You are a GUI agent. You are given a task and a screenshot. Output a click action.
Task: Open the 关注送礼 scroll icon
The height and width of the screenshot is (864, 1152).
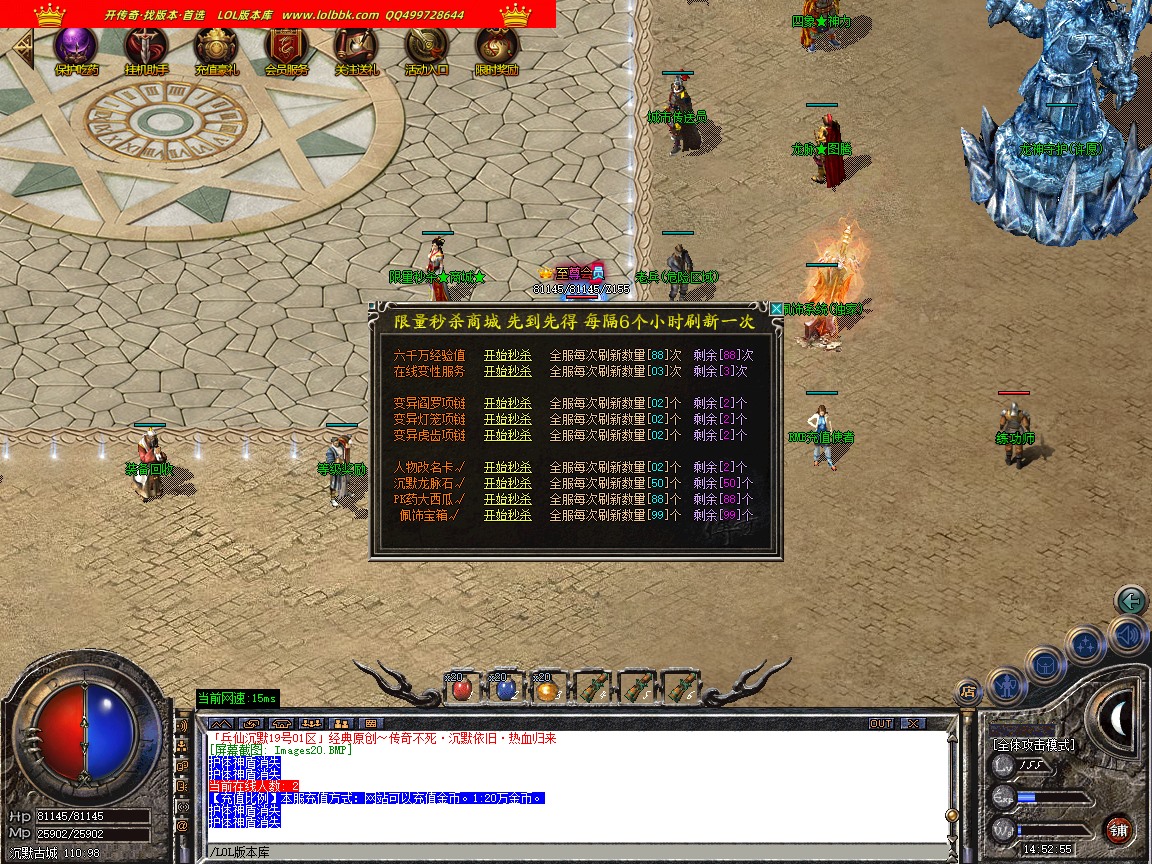click(x=356, y=47)
